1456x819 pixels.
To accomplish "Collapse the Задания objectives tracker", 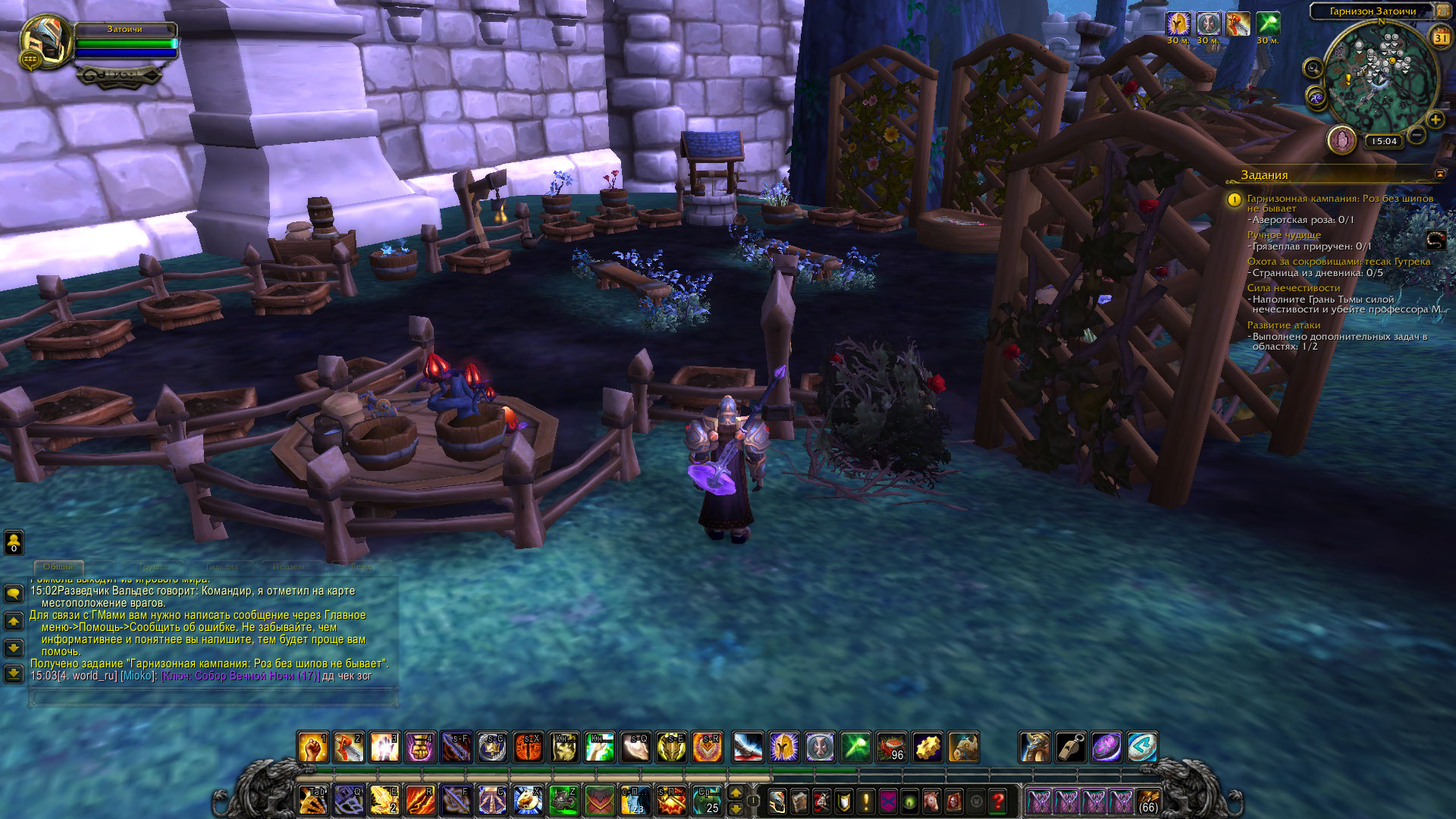I will (x=1439, y=174).
